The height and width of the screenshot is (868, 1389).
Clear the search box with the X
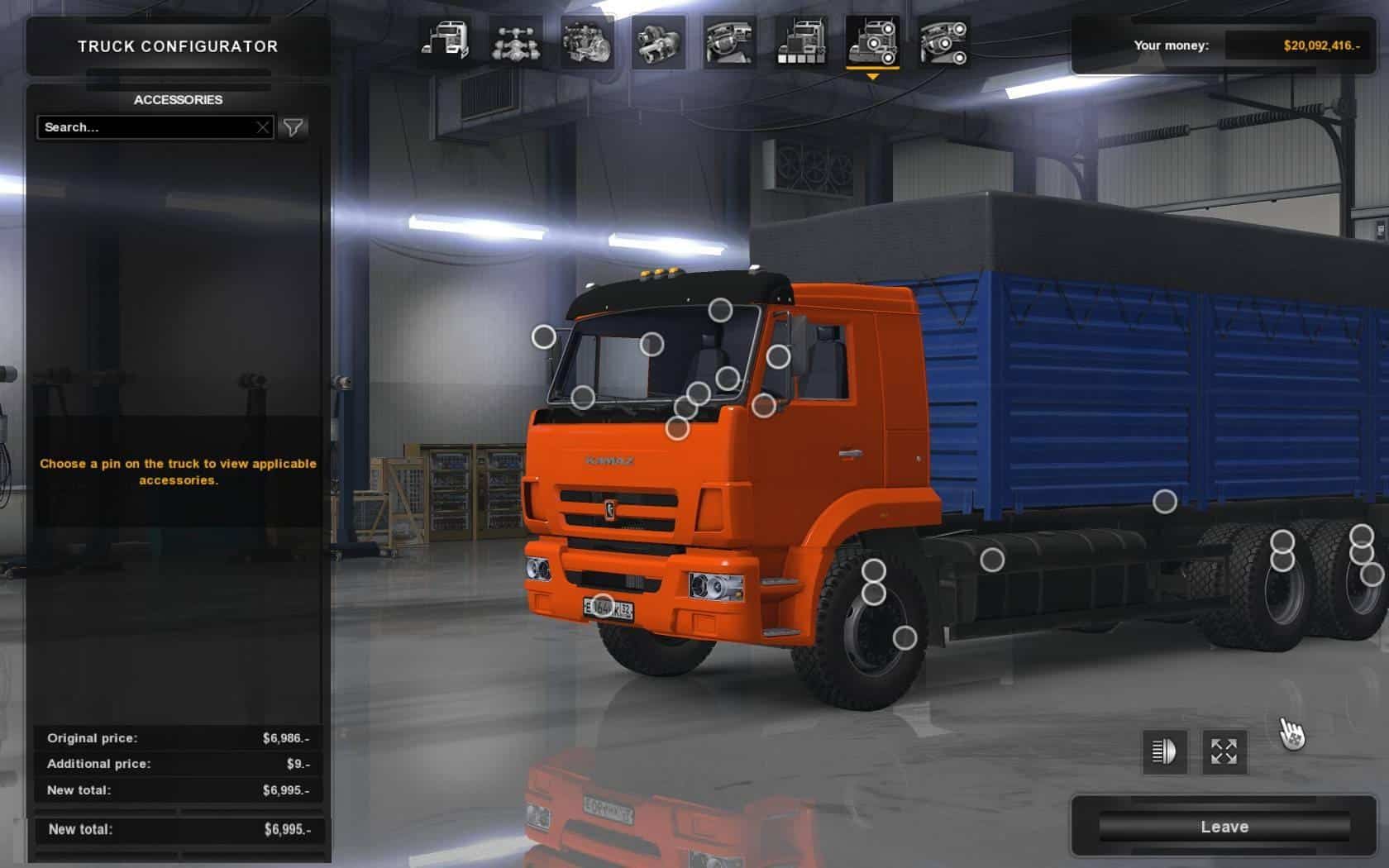[x=262, y=127]
